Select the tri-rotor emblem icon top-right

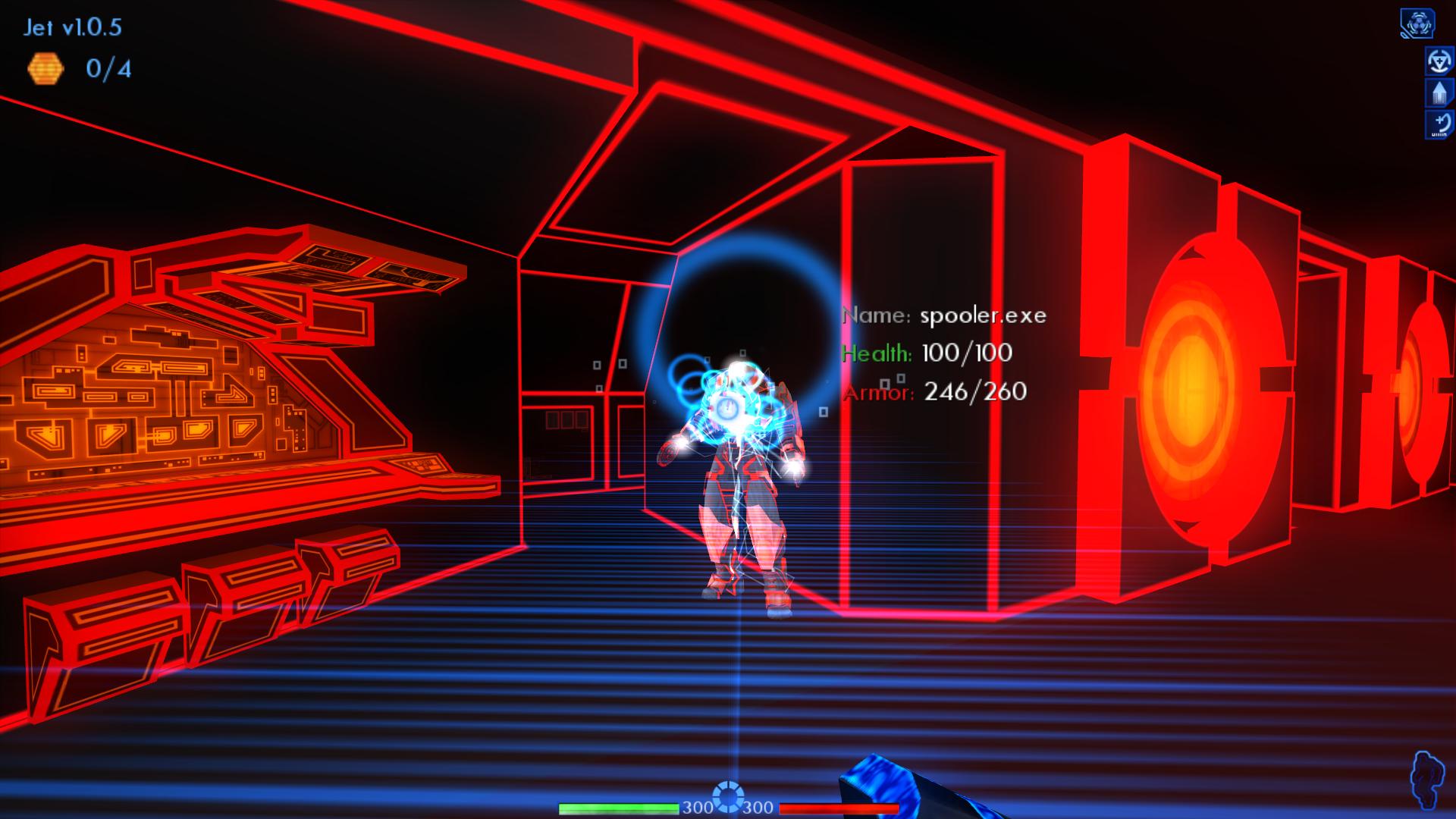pos(1420,23)
